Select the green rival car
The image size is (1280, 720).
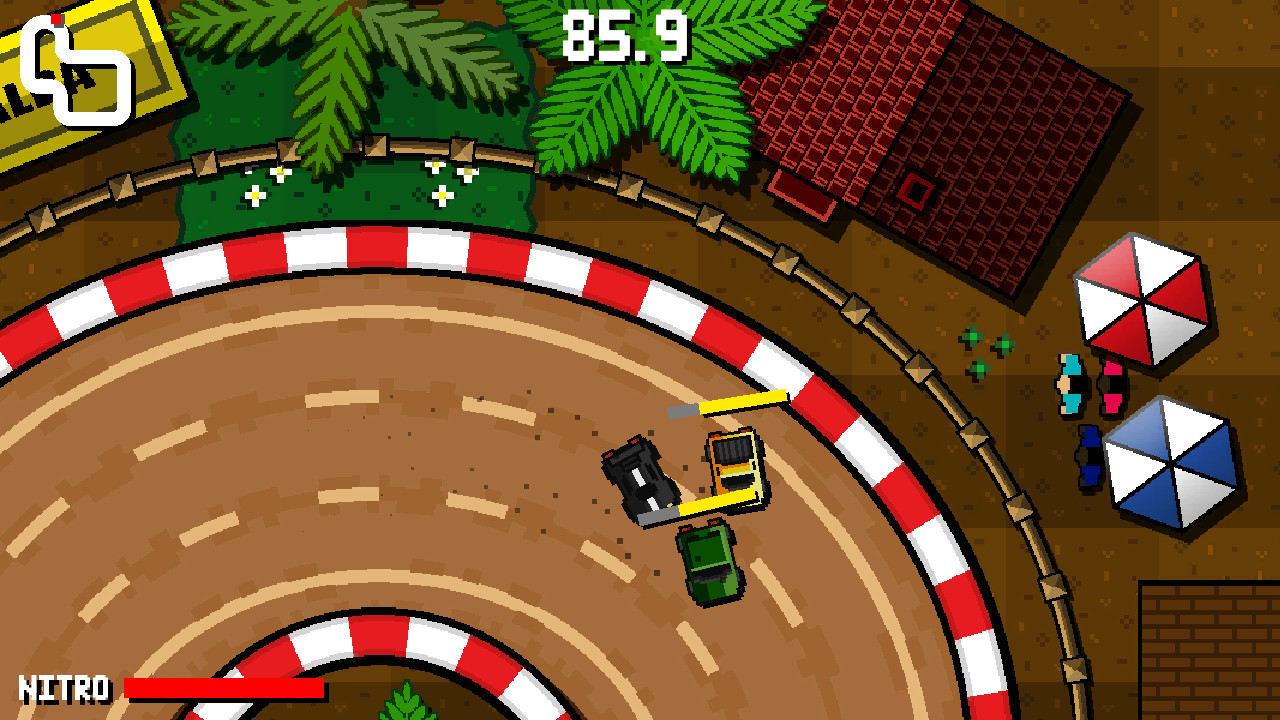click(x=707, y=565)
